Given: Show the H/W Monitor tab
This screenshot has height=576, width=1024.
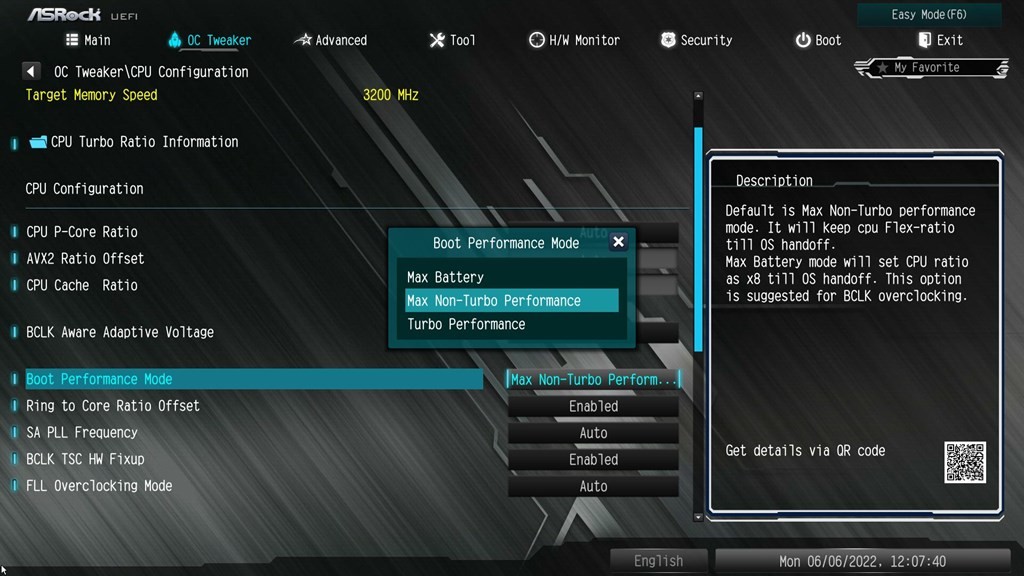Looking at the screenshot, I should click(x=574, y=40).
